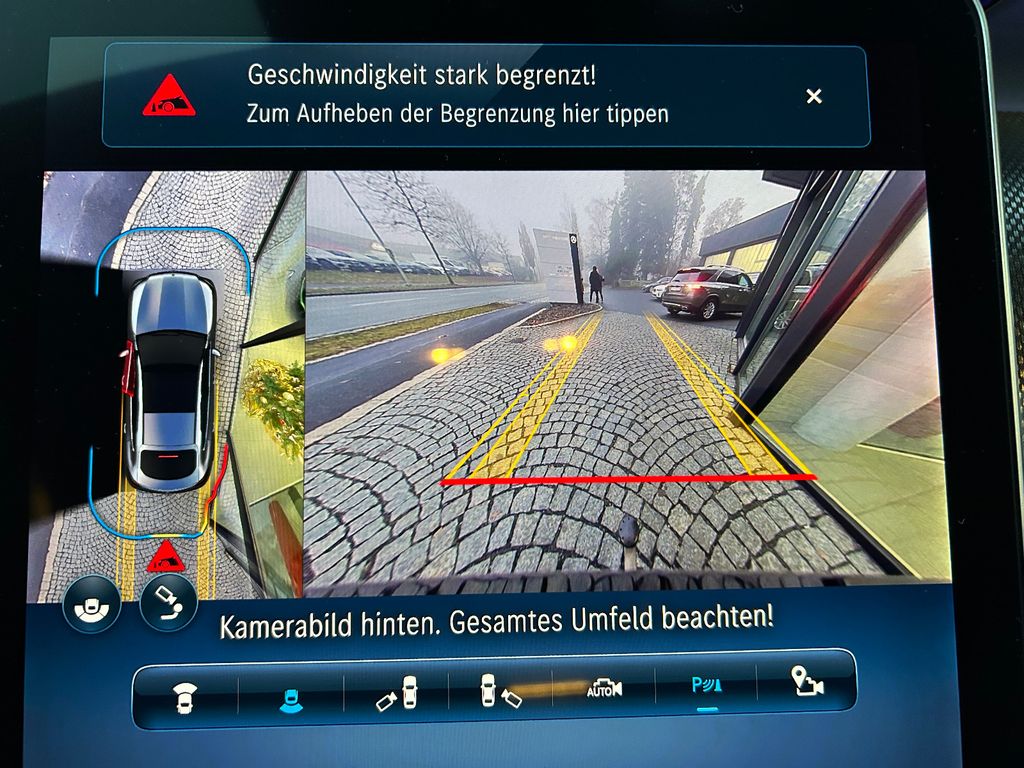This screenshot has height=768, width=1024.
Task: Tap the round wide-angle view button
Action: [91, 605]
